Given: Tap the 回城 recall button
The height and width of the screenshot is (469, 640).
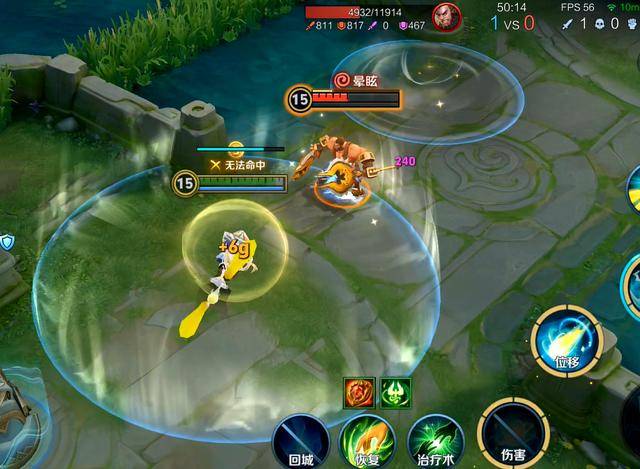Looking at the screenshot, I should 301,439.
